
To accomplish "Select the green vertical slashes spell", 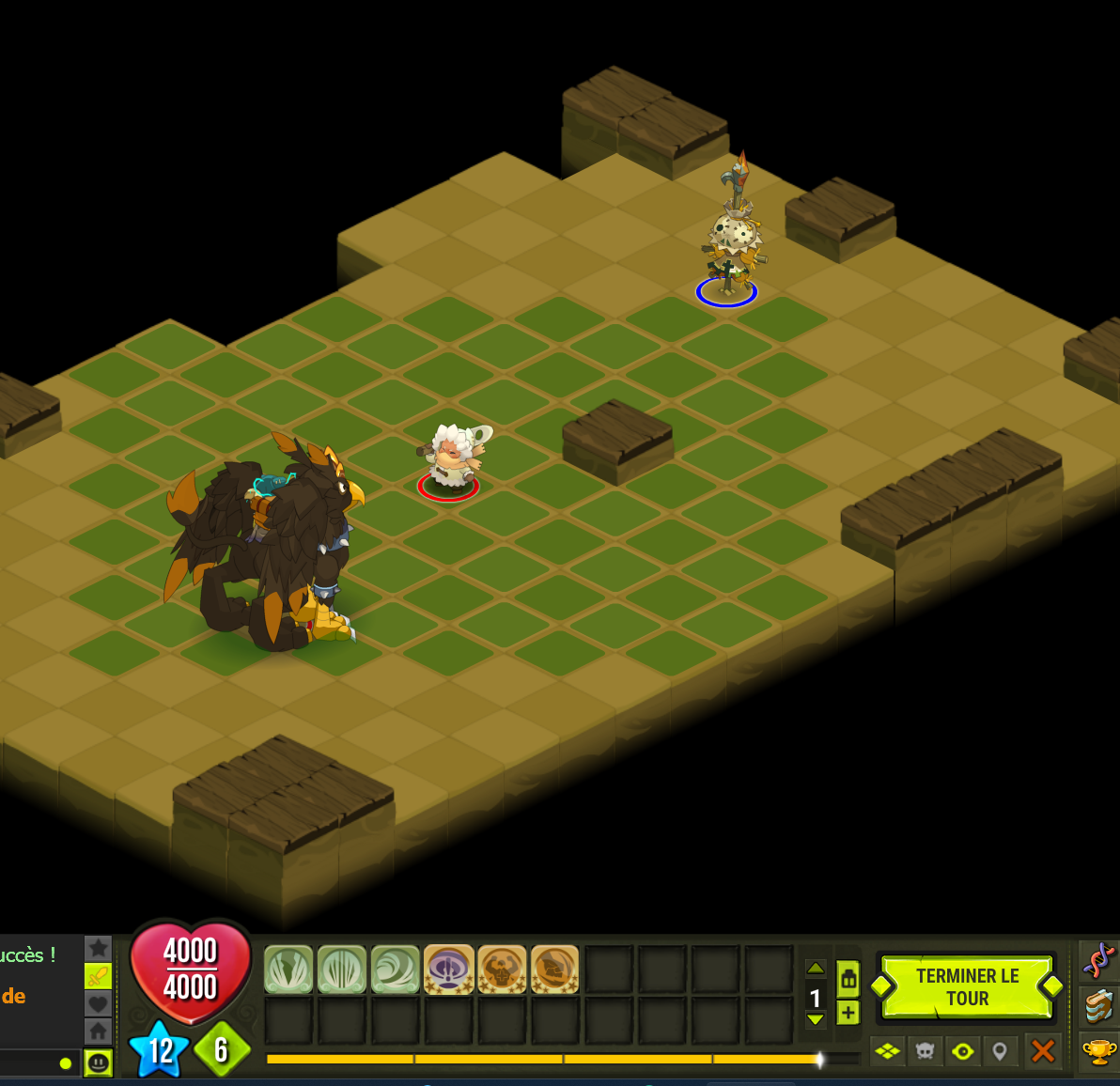I will 342,970.
